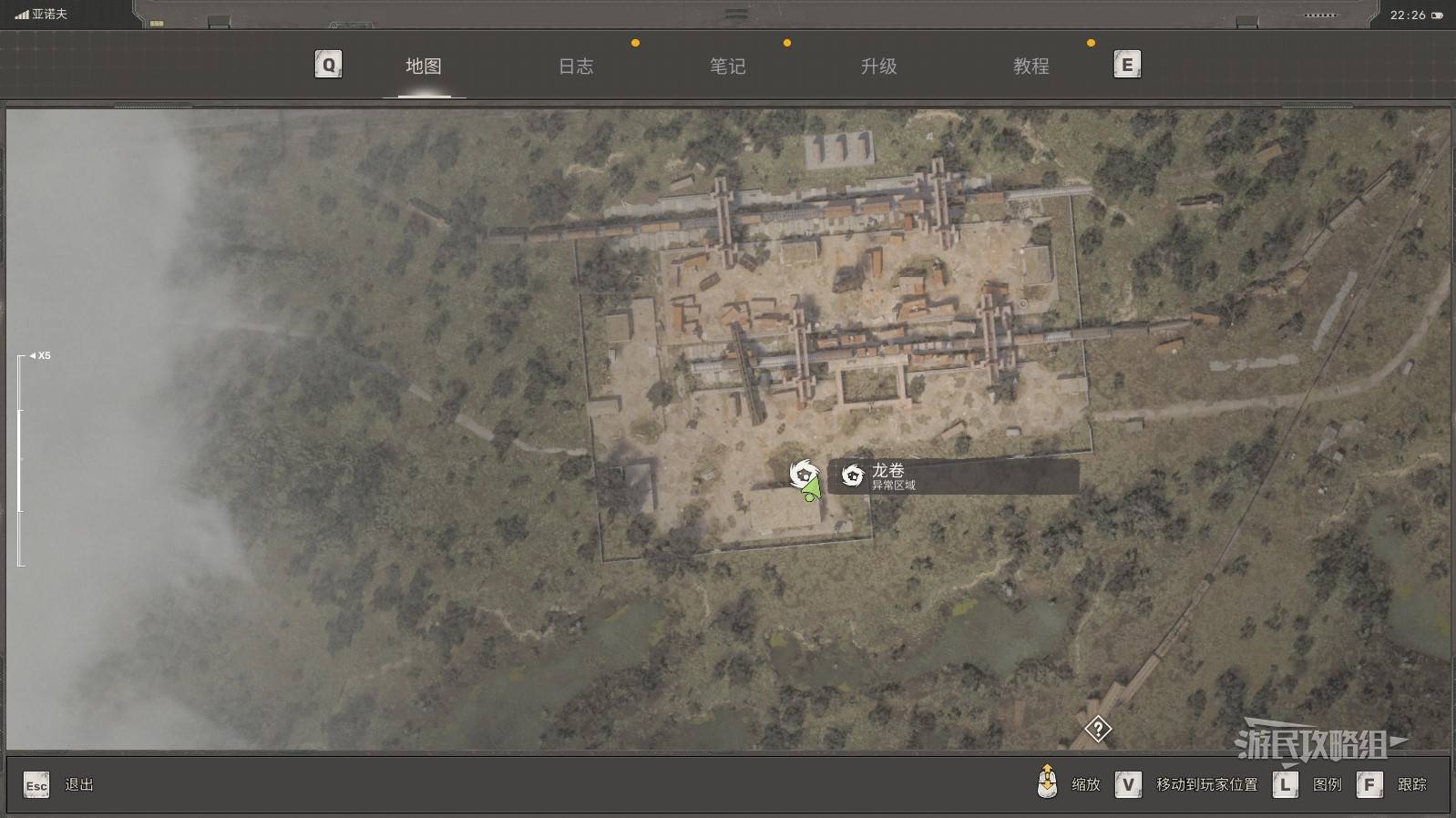The width and height of the screenshot is (1456, 818).
Task: Click the map zoom level scale bar
Action: [20, 460]
